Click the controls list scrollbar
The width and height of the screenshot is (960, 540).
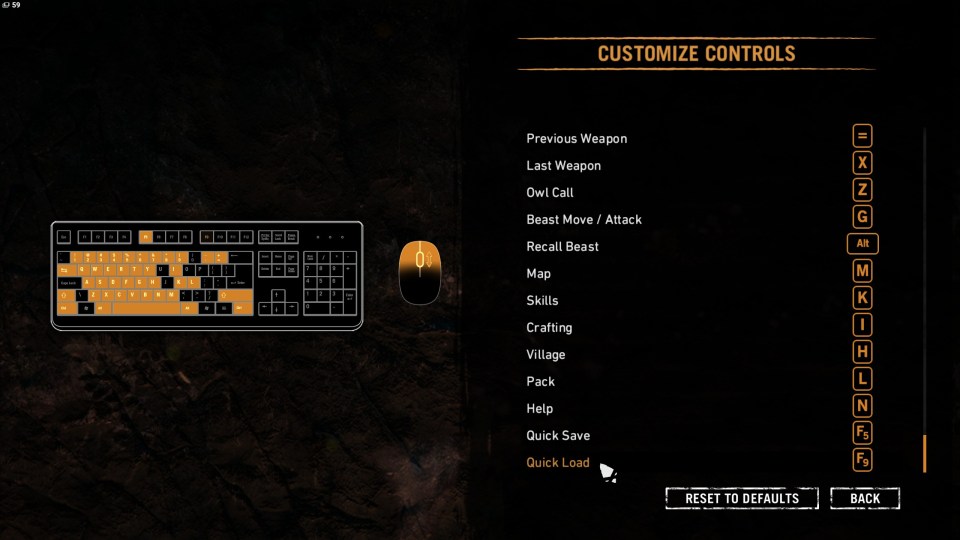pyautogui.click(x=924, y=453)
